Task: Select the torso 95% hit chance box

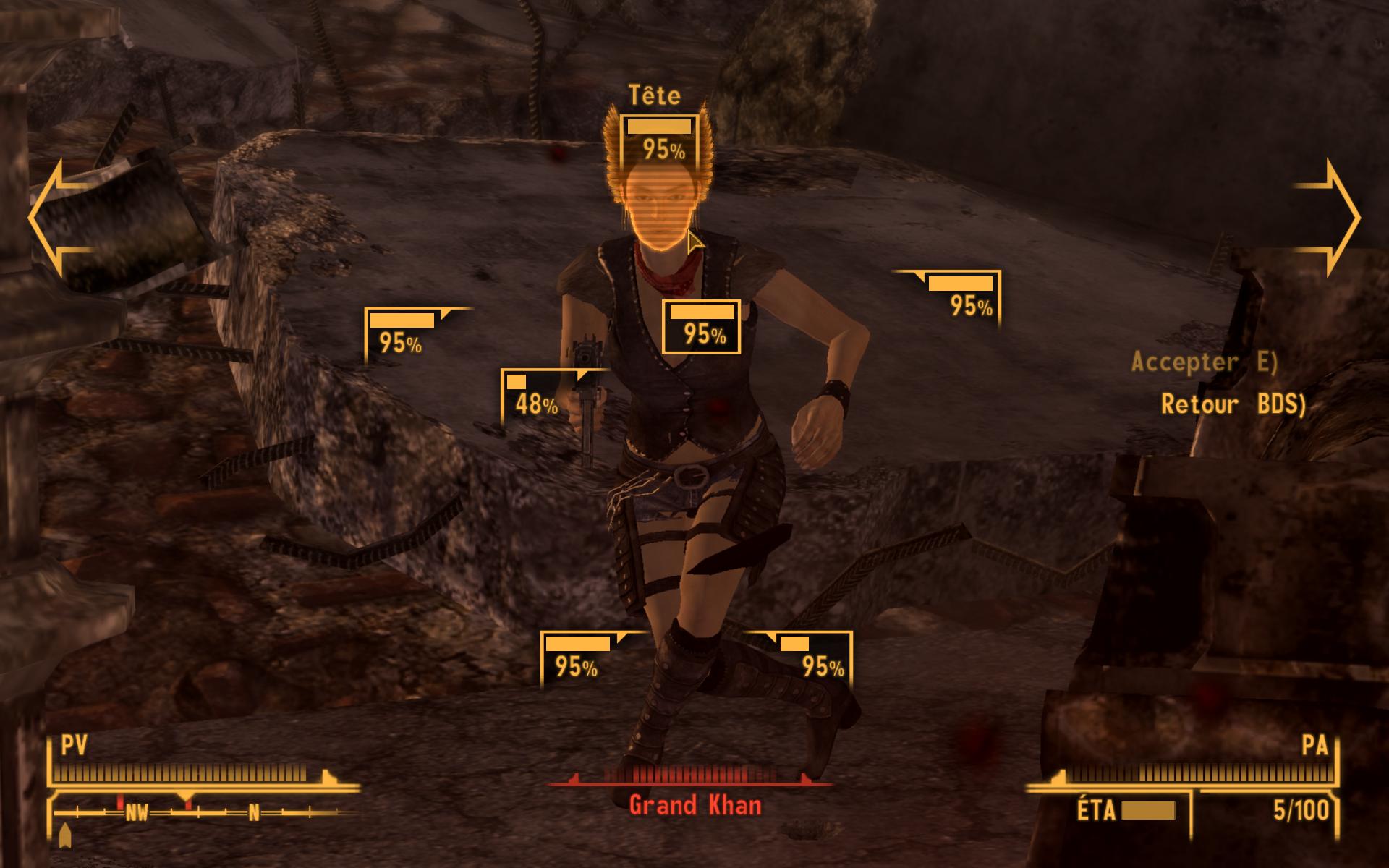Action: coord(701,326)
